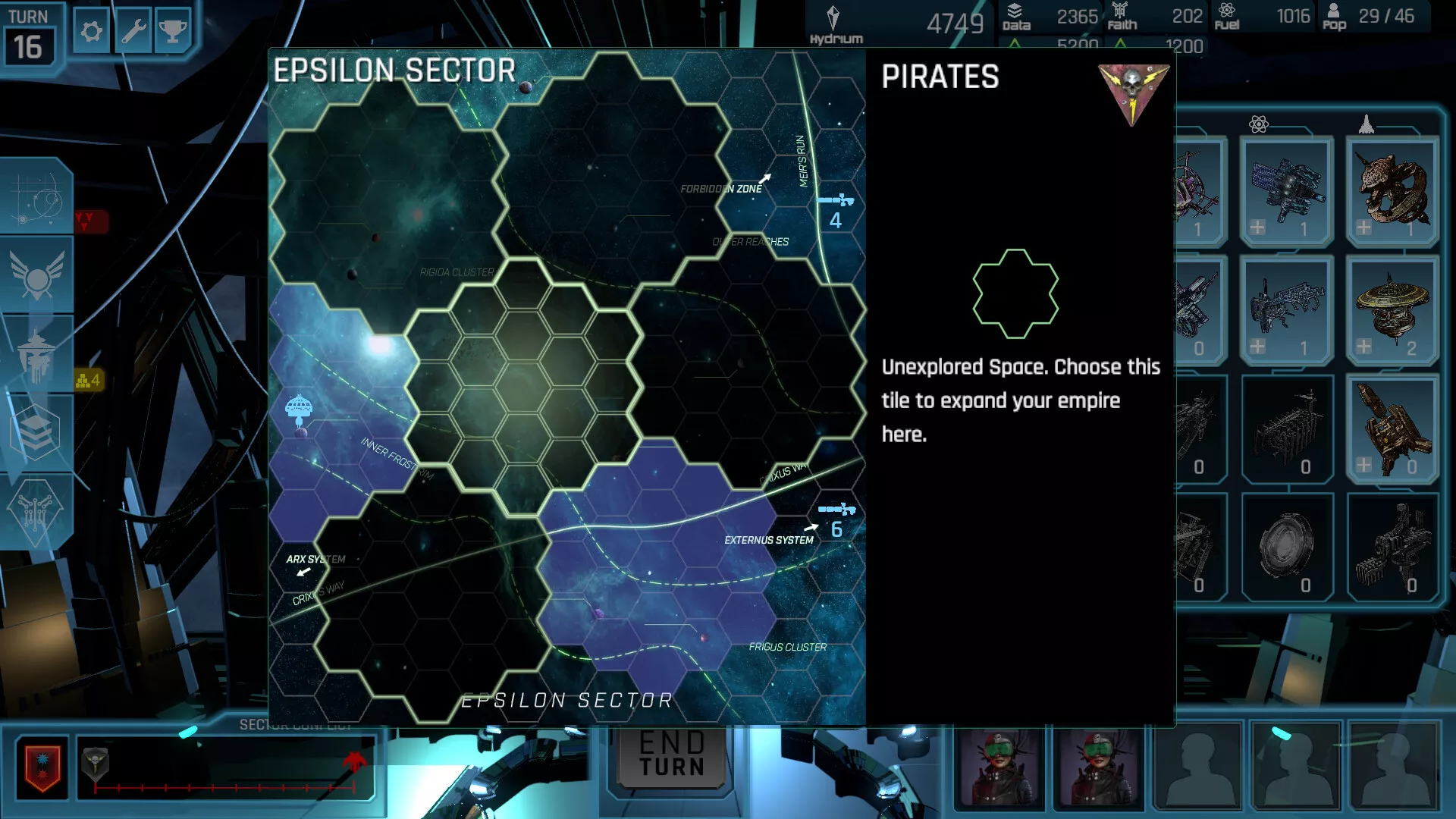Open the star map orbit icon
Screen dimensions: 1456x819
coord(36,197)
